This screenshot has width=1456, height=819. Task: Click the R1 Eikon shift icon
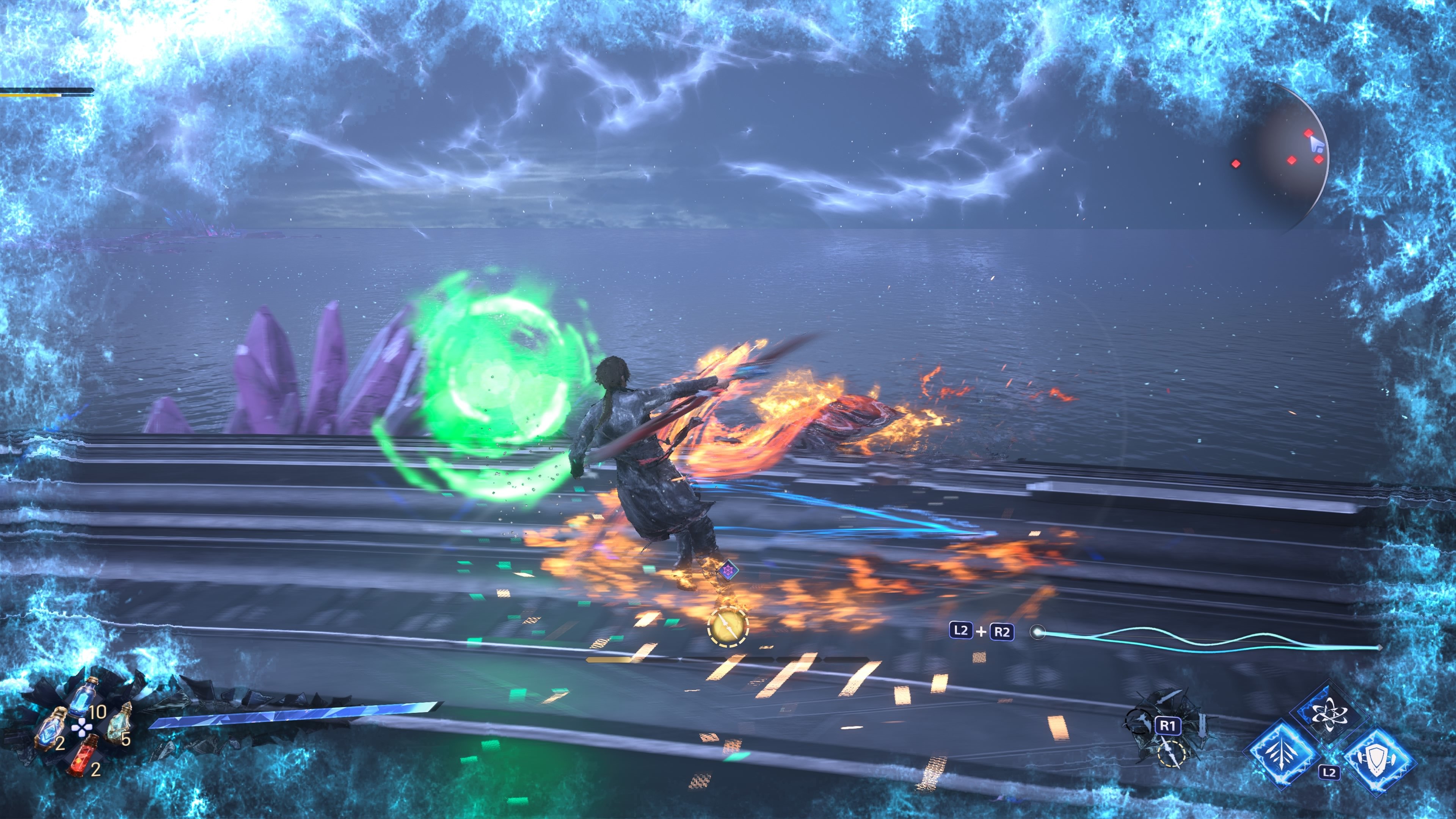coord(1167,726)
